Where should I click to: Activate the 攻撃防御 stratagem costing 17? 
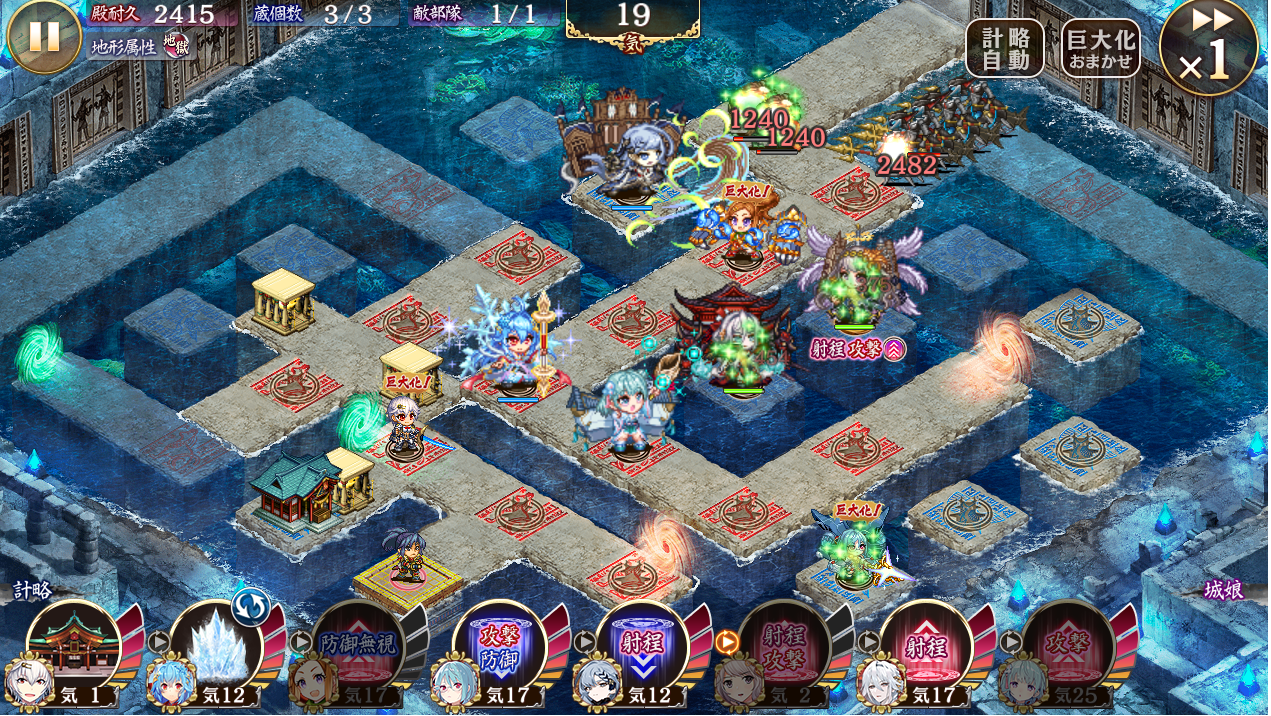tap(499, 646)
